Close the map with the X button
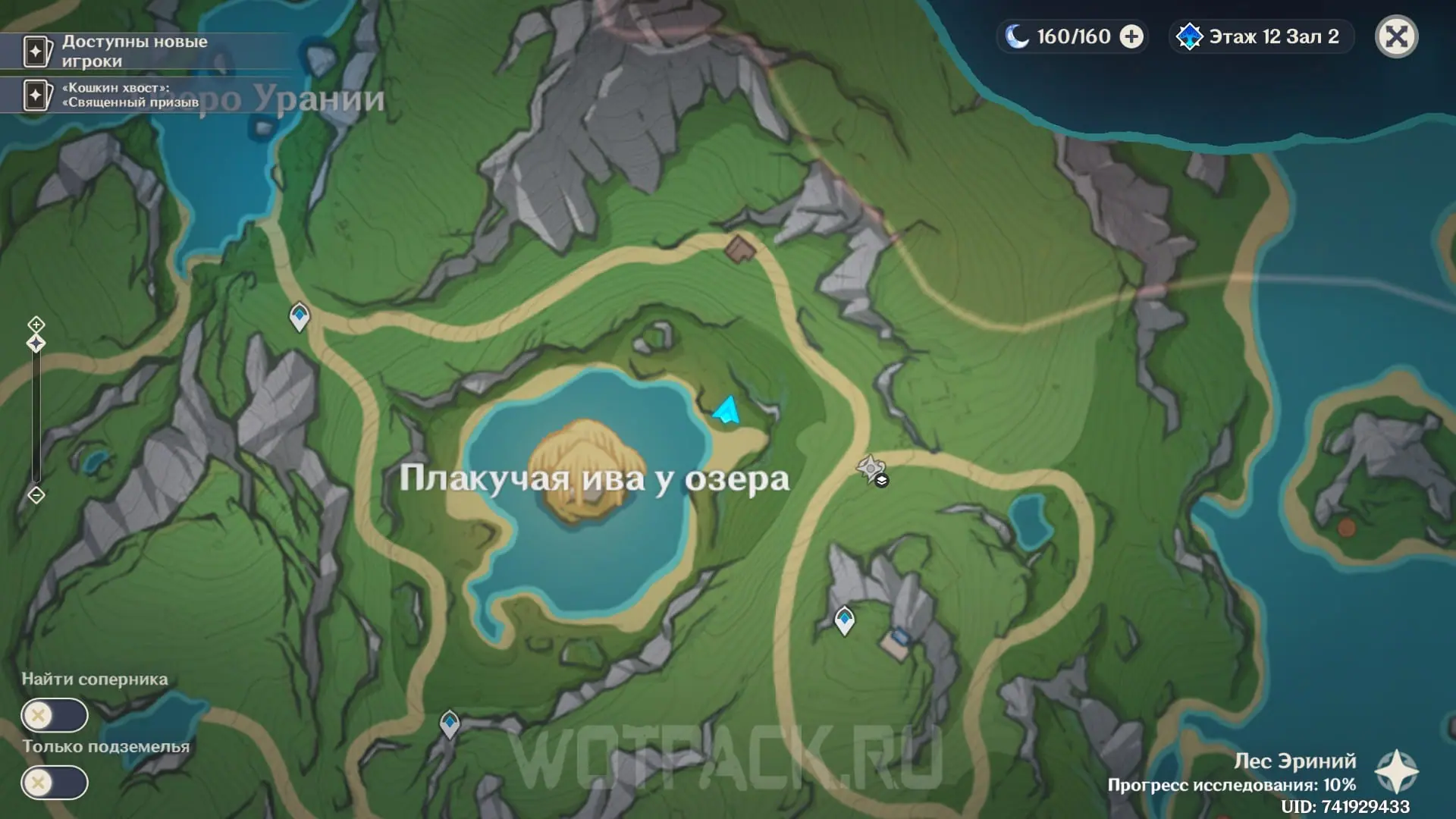This screenshot has height=819, width=1456. point(1396,36)
